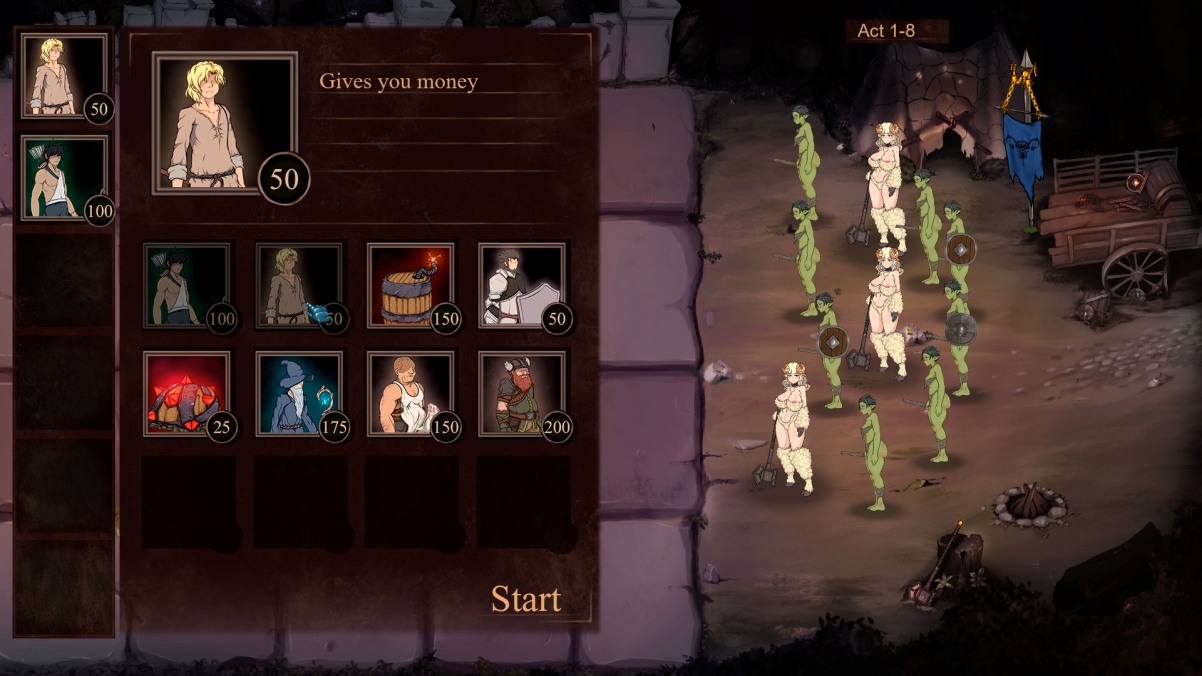Select the explosive barrel card costing 150
Image resolution: width=1202 pixels, height=676 pixels.
click(x=410, y=285)
